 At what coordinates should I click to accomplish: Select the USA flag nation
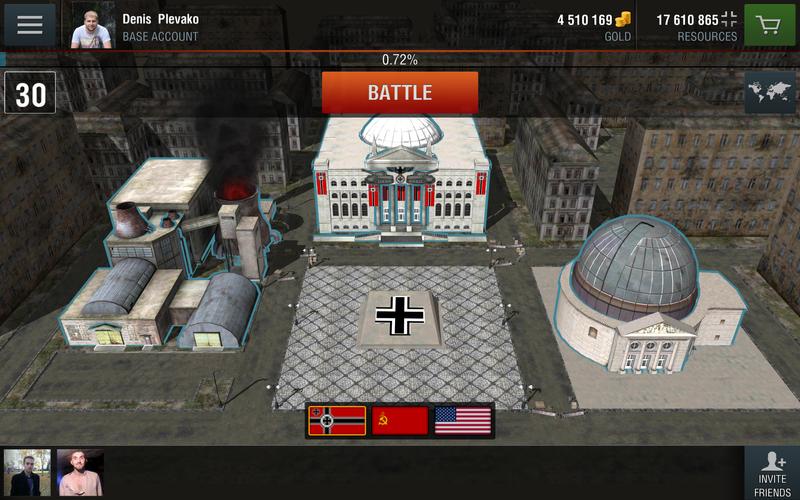[462, 421]
